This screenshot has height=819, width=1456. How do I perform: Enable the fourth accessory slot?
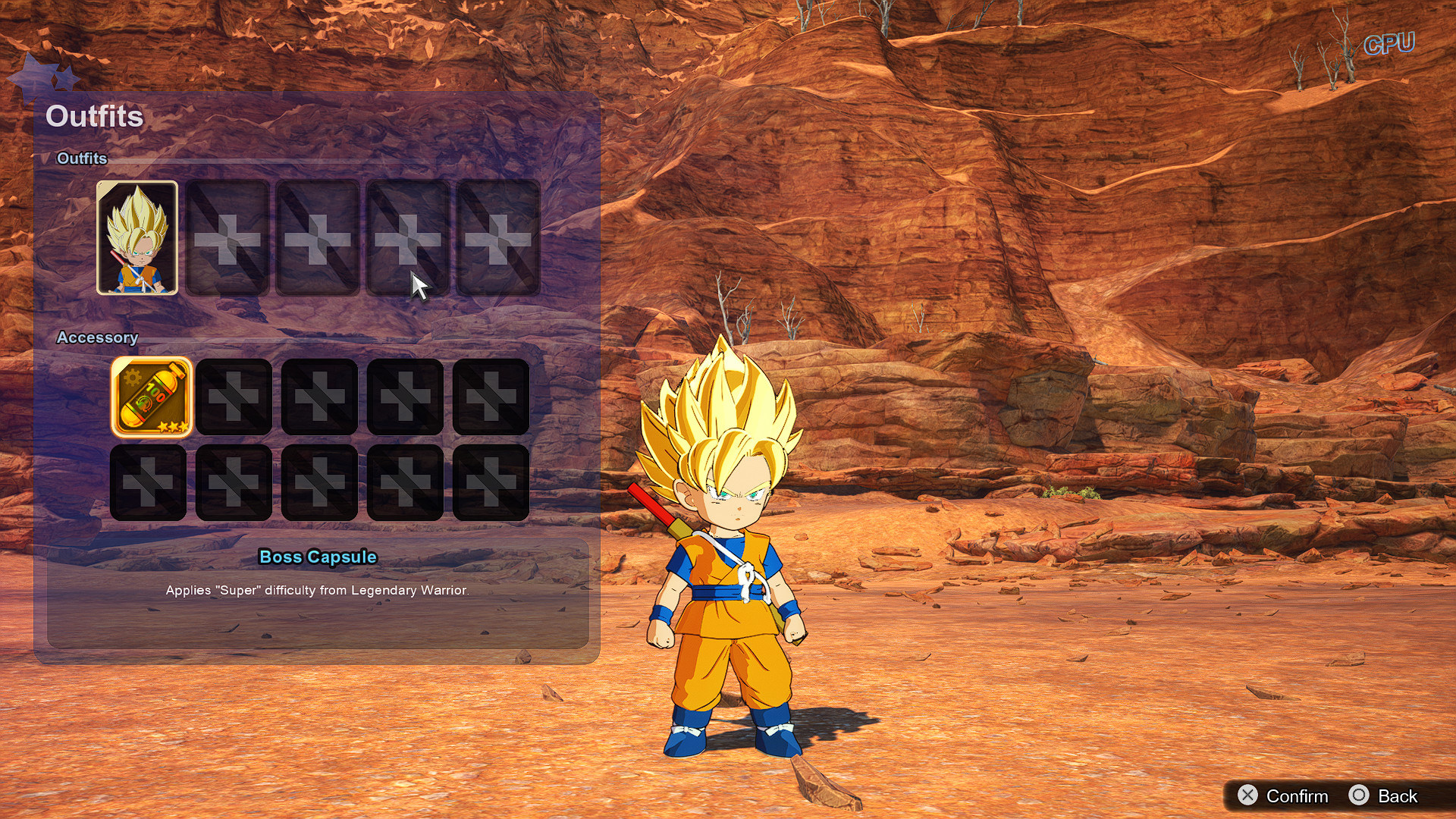406,397
